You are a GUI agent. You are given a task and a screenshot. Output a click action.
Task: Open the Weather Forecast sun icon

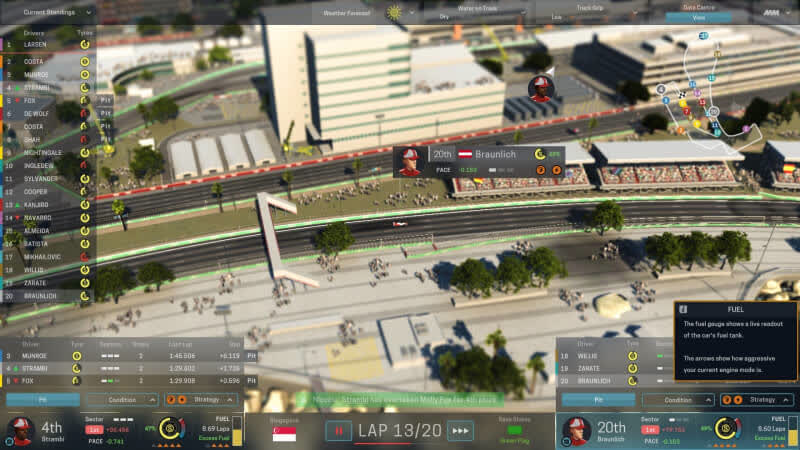[x=394, y=13]
